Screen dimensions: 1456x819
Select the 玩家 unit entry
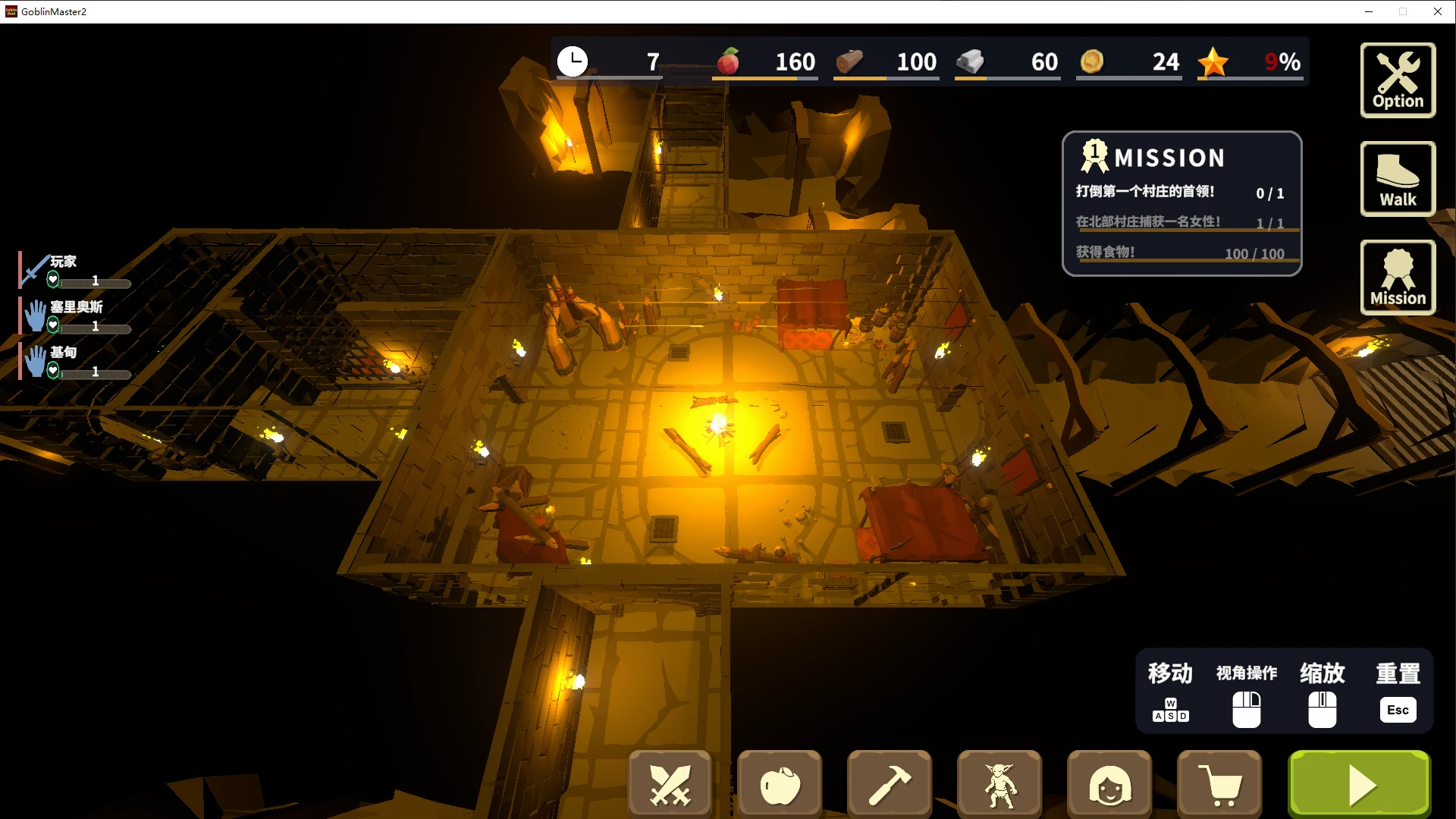pos(75,271)
